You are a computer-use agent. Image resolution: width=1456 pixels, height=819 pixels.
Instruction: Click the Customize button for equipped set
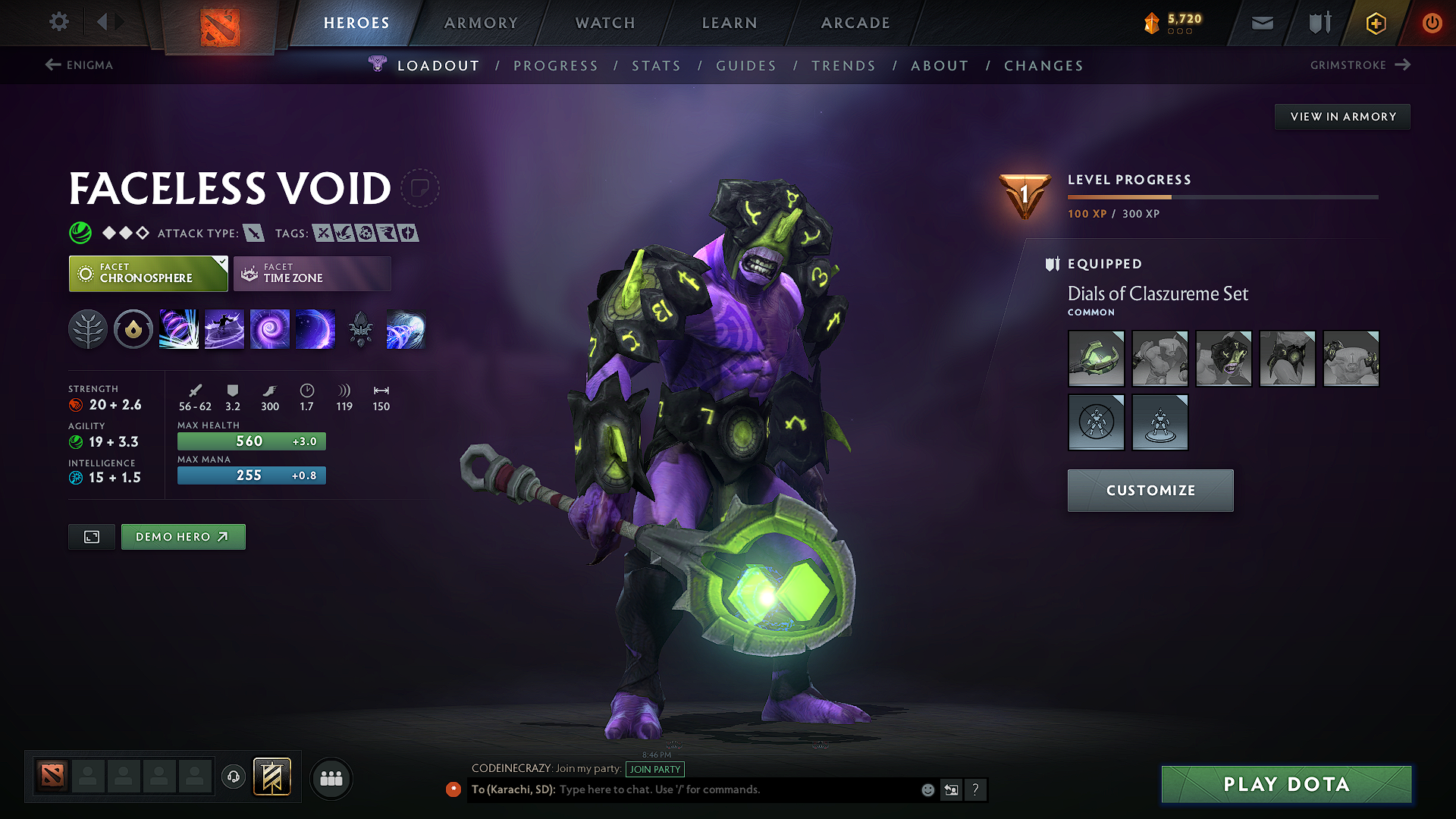(x=1150, y=490)
